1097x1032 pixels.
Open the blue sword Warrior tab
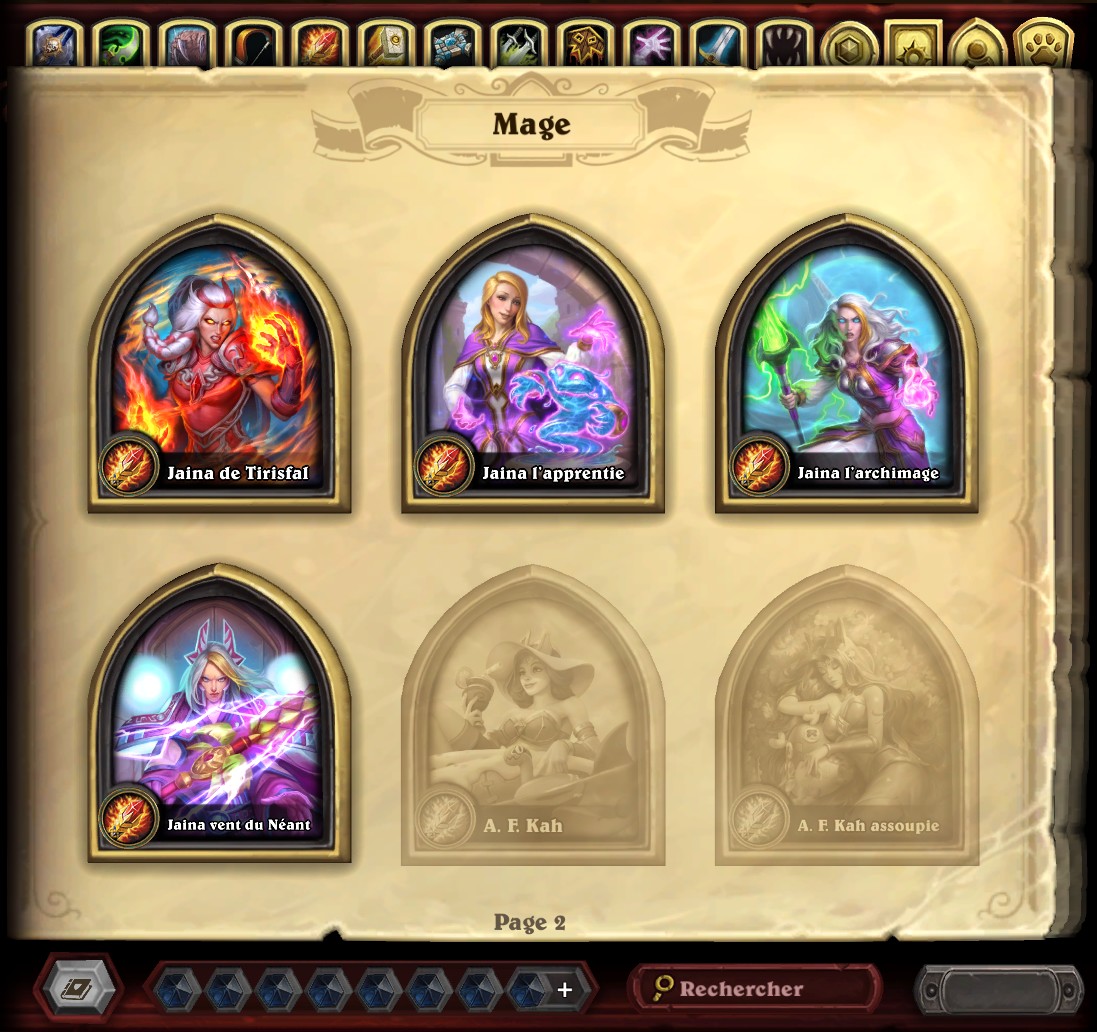[x=715, y=45]
